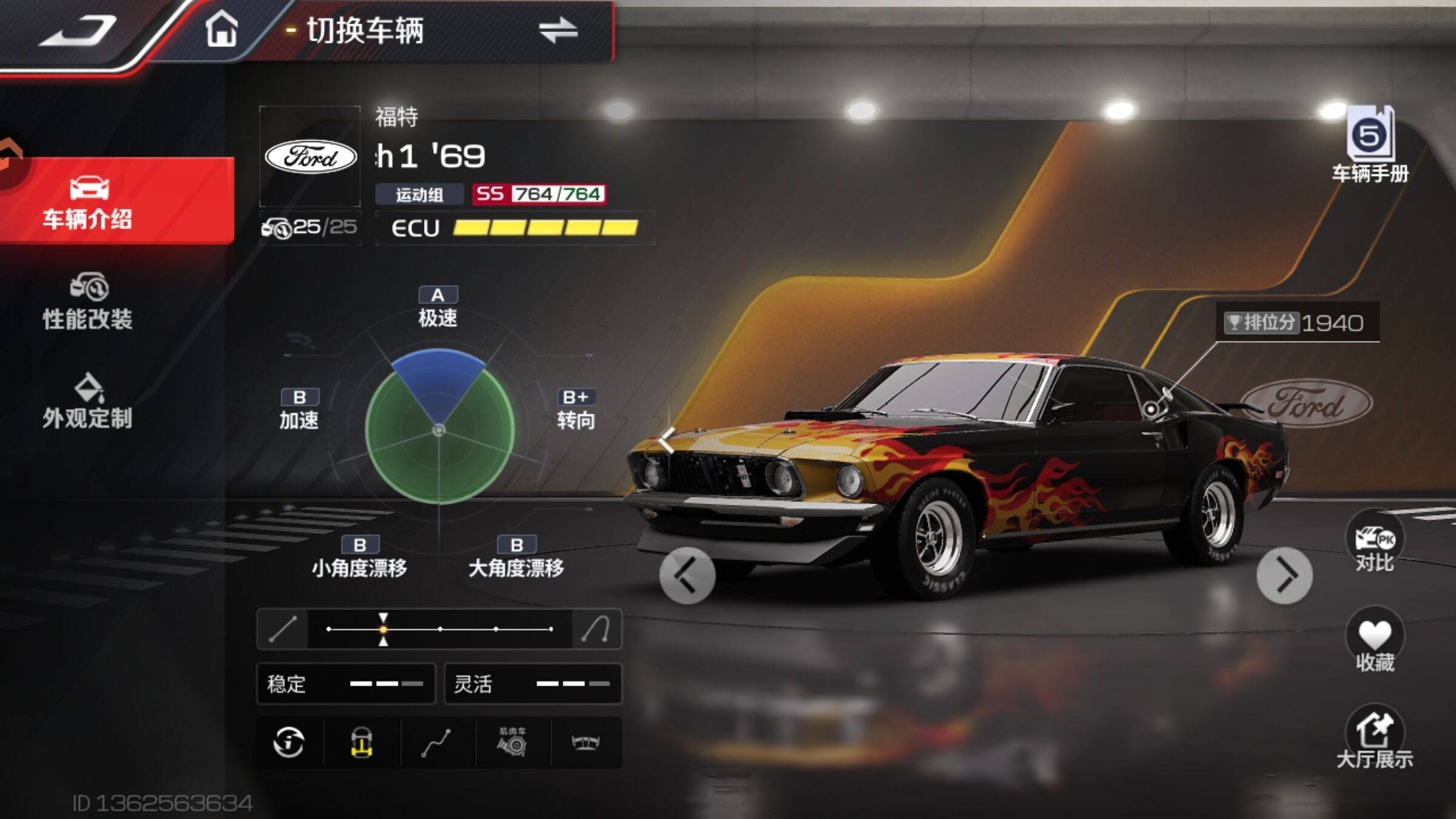Switch to the 性能改装 tab
The height and width of the screenshot is (819, 1456).
pos(88,302)
